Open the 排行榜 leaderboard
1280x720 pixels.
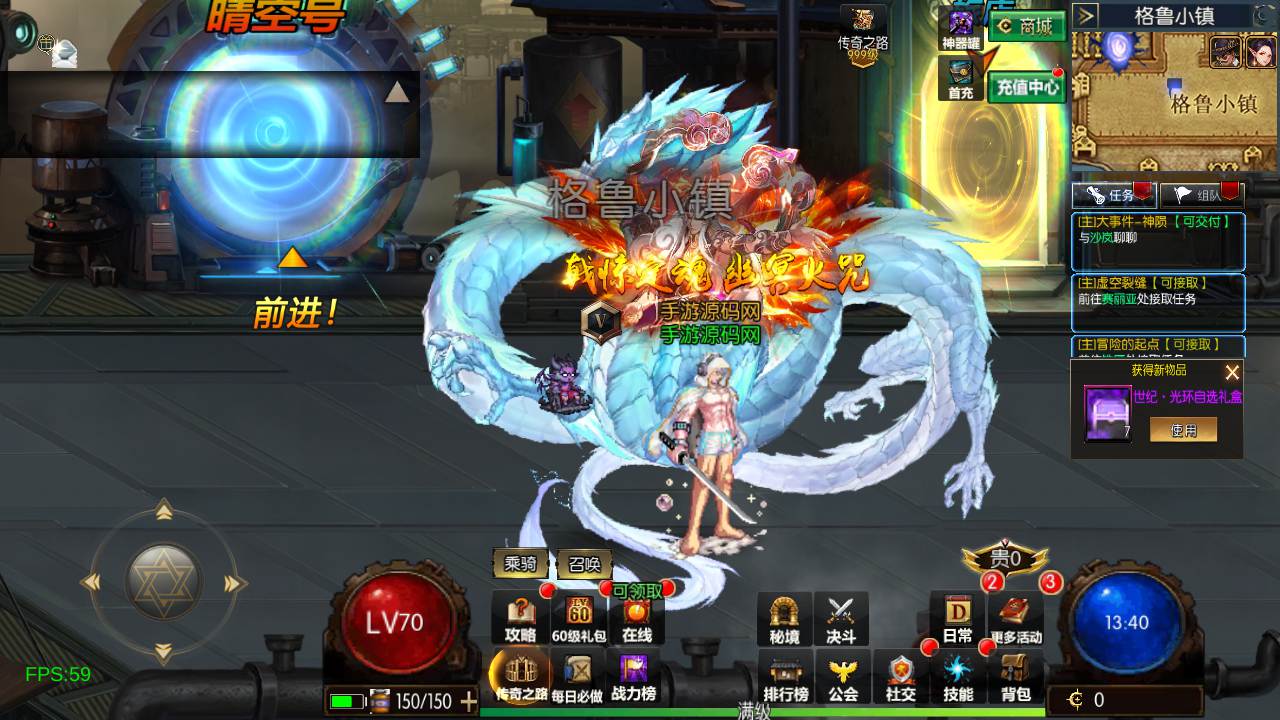[786, 677]
